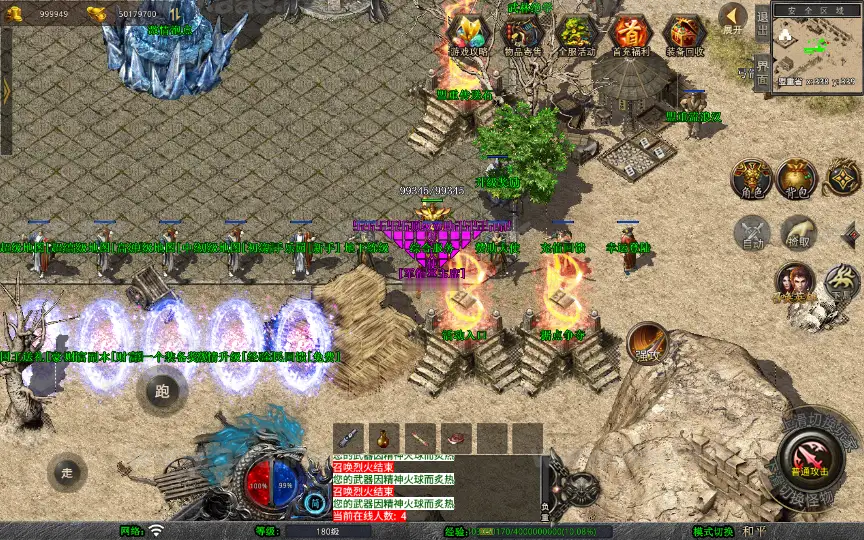Open the 角色 character panel
Viewport: 864px width, 540px height.
click(x=751, y=178)
